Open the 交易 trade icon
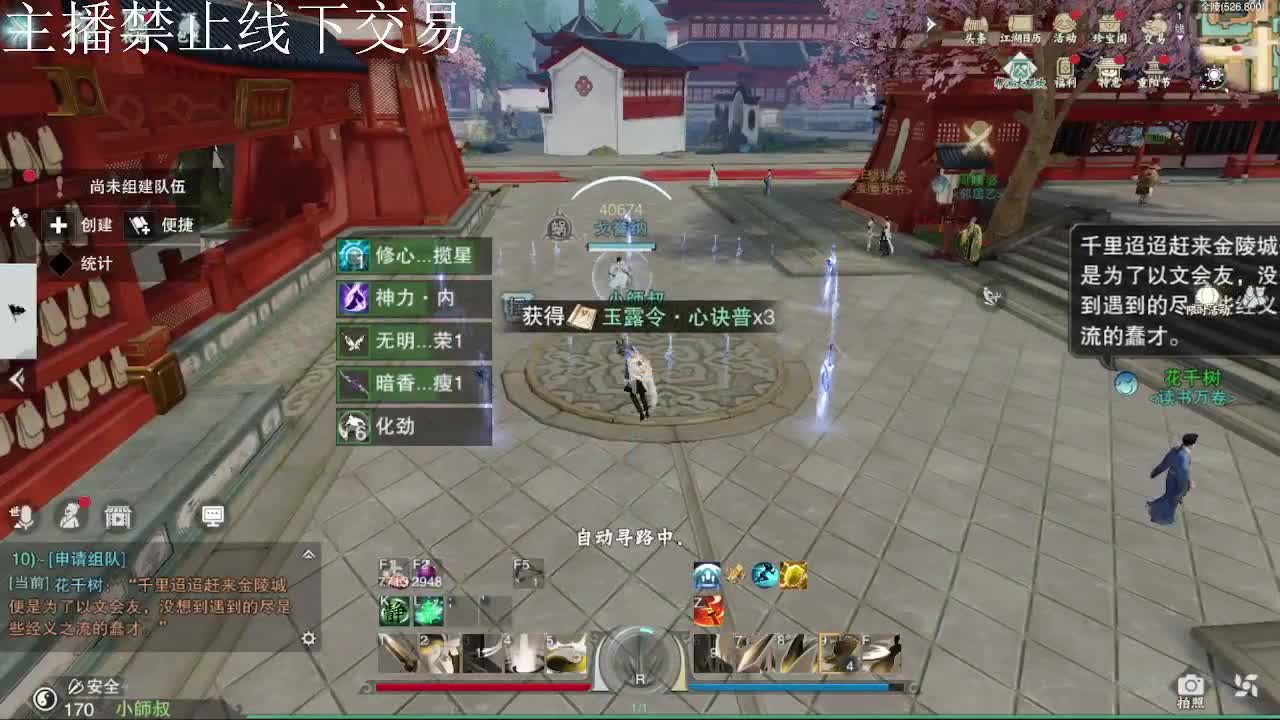 [1155, 25]
